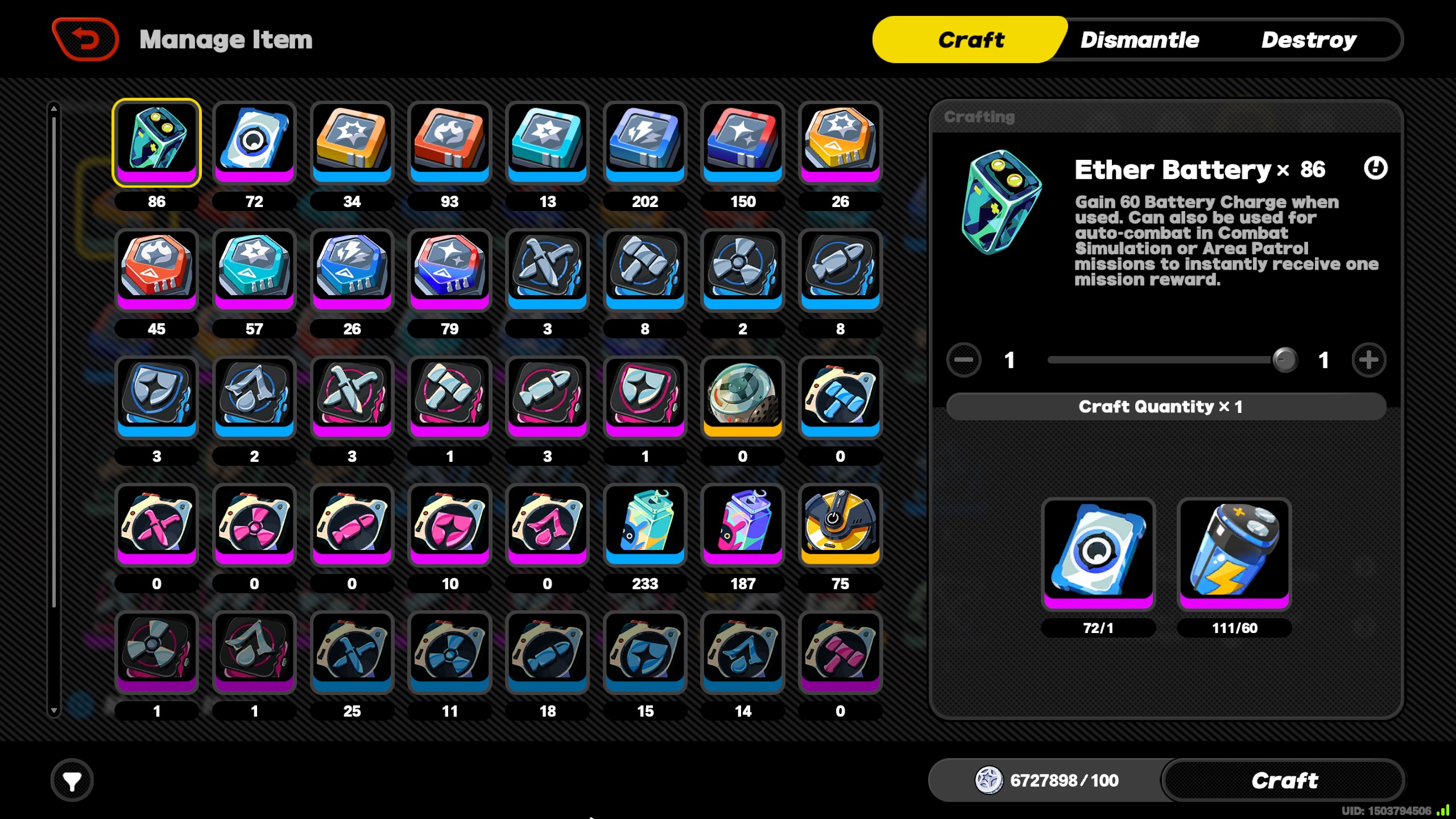The image size is (1456, 819).
Task: Confirm crafting with the bottom Craft button
Action: (x=1284, y=780)
